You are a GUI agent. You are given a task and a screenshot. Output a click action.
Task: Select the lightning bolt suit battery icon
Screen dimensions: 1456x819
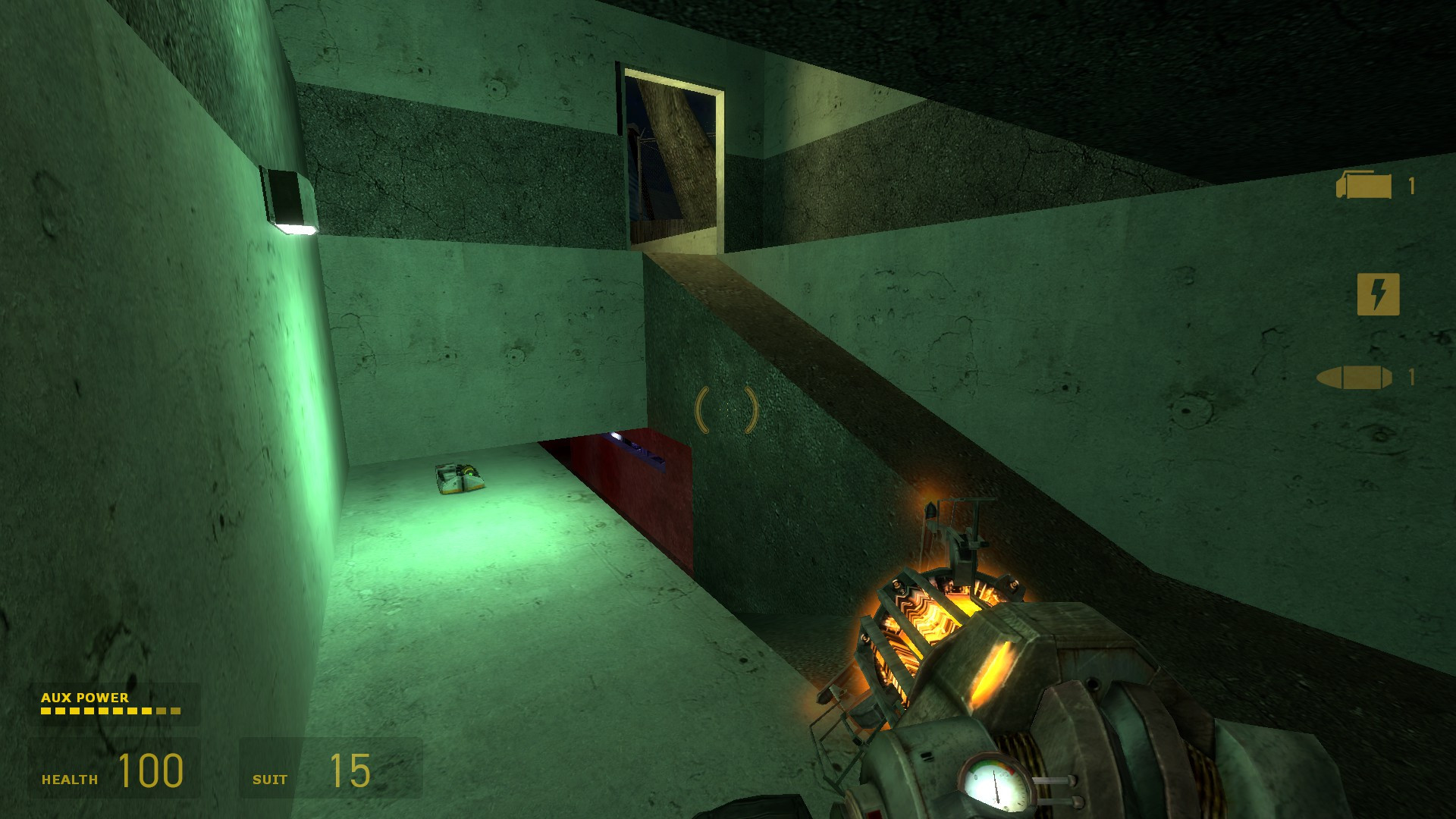[1377, 294]
